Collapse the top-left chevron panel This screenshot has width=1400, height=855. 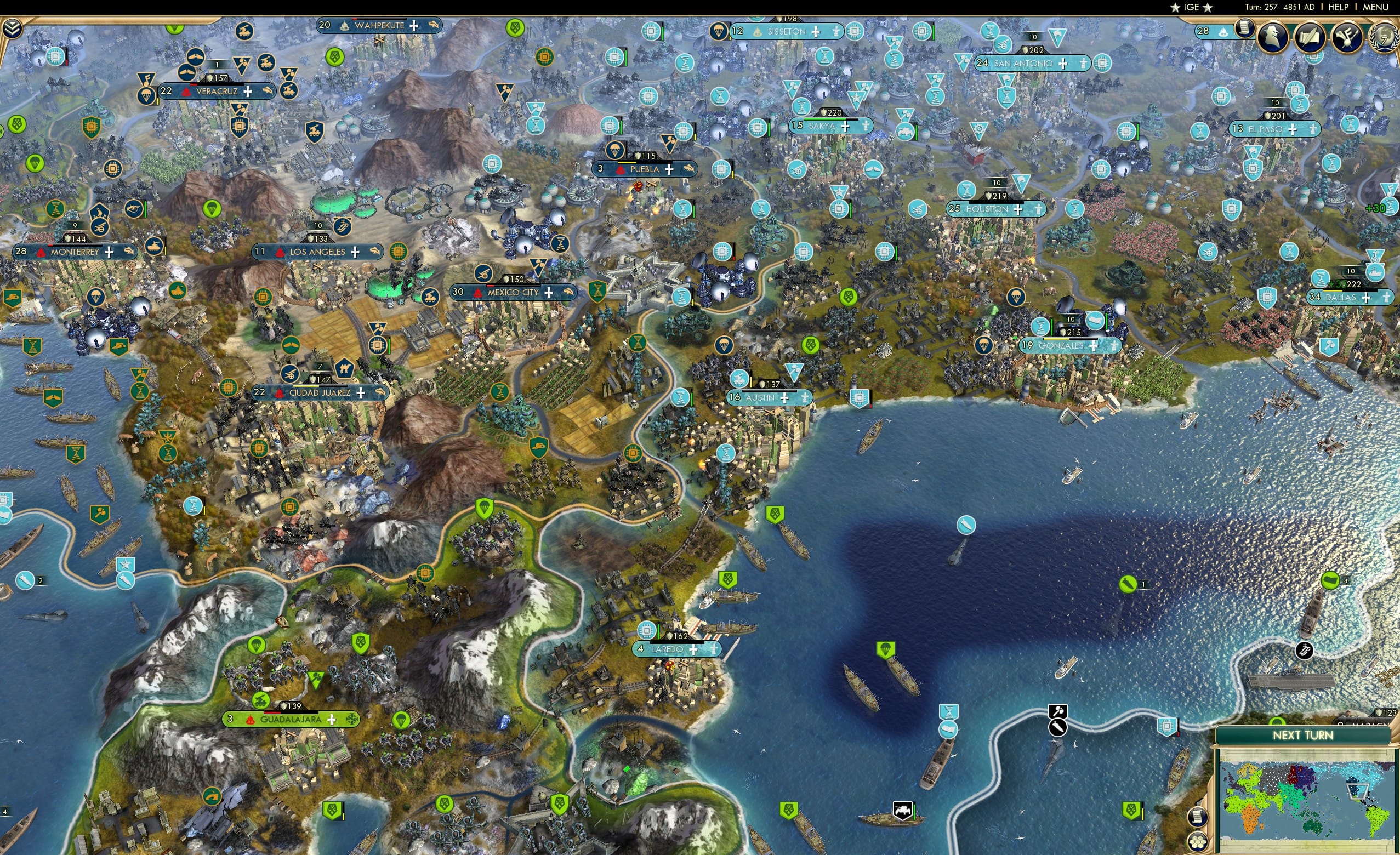coord(13,29)
